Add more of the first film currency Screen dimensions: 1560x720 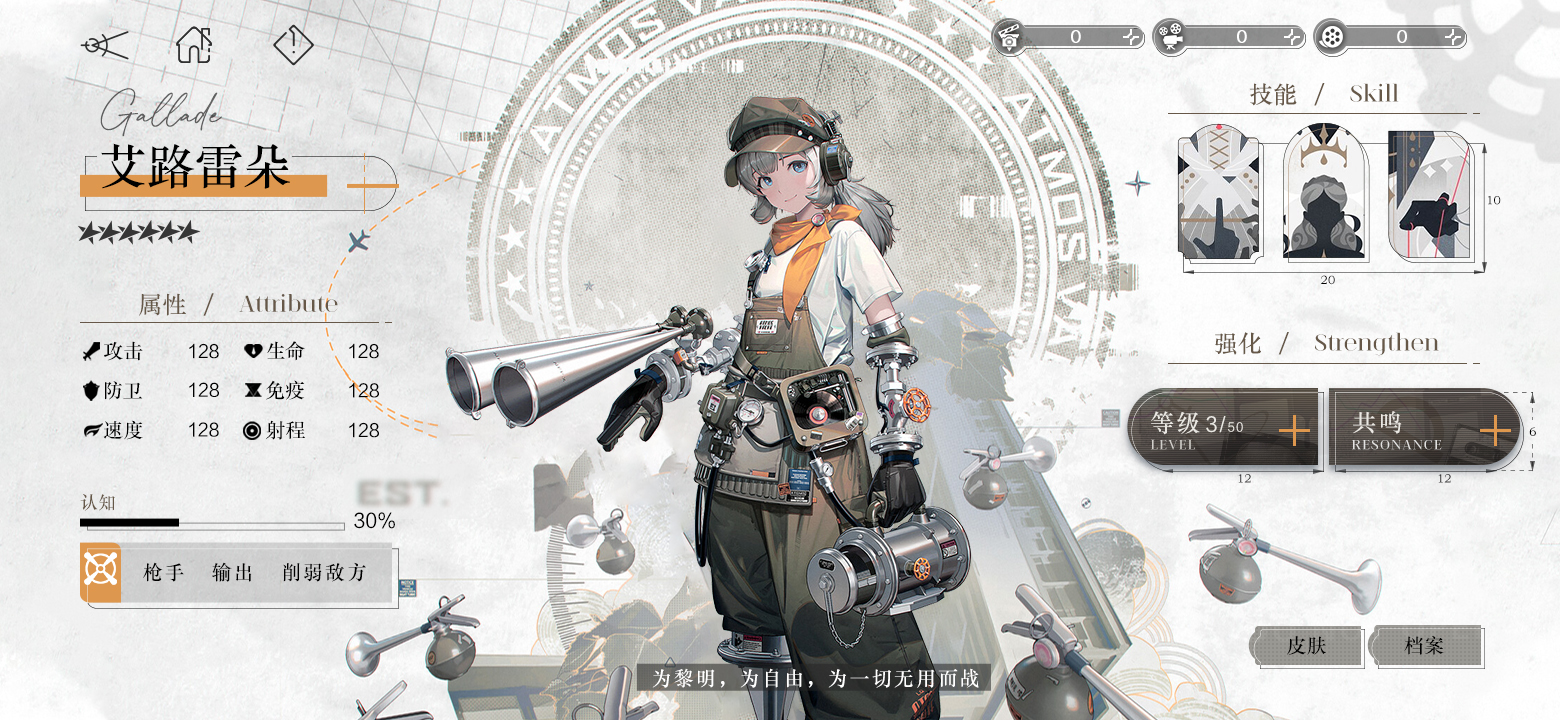(x=1131, y=37)
